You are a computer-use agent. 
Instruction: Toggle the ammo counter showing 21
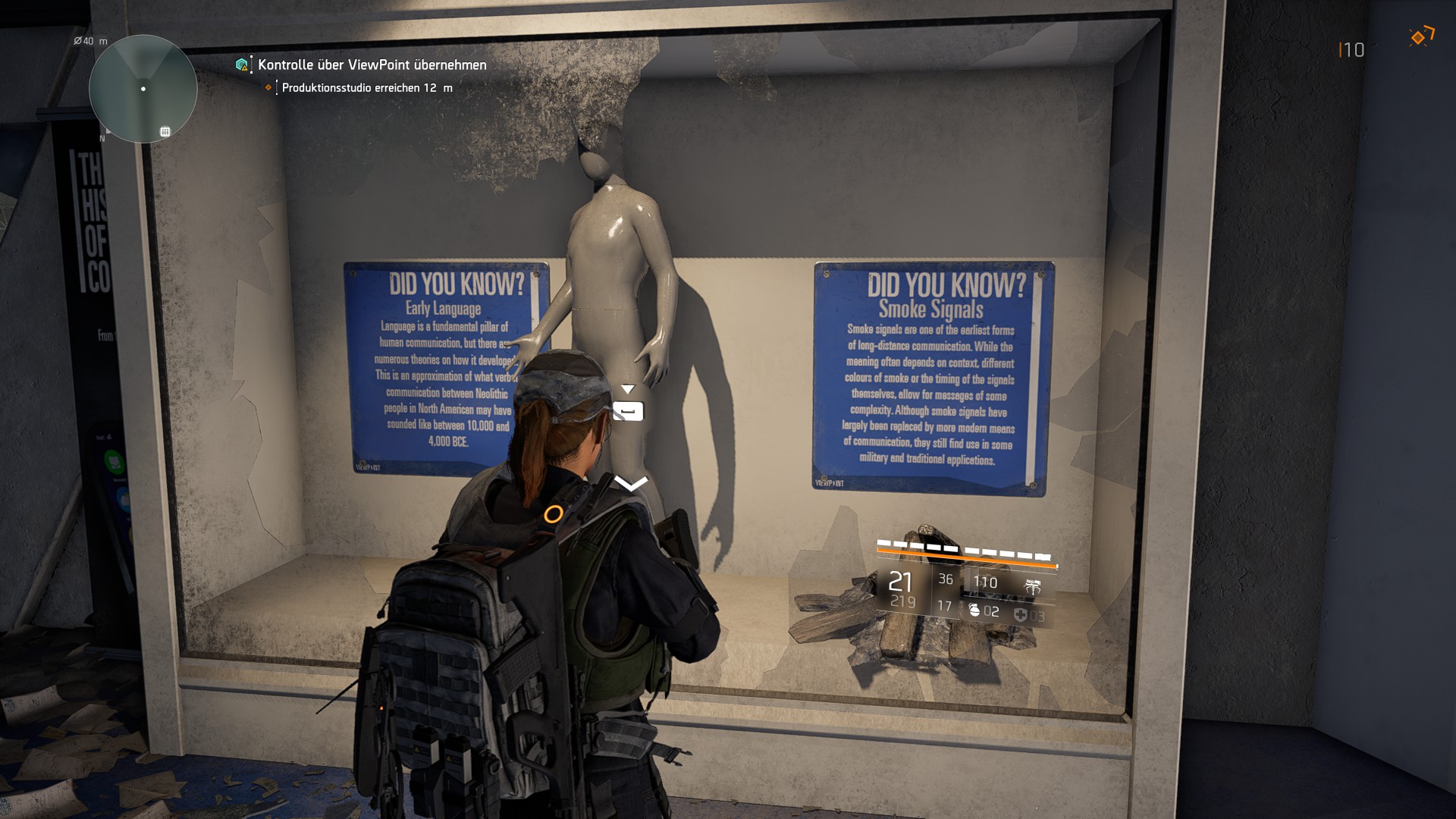click(900, 582)
